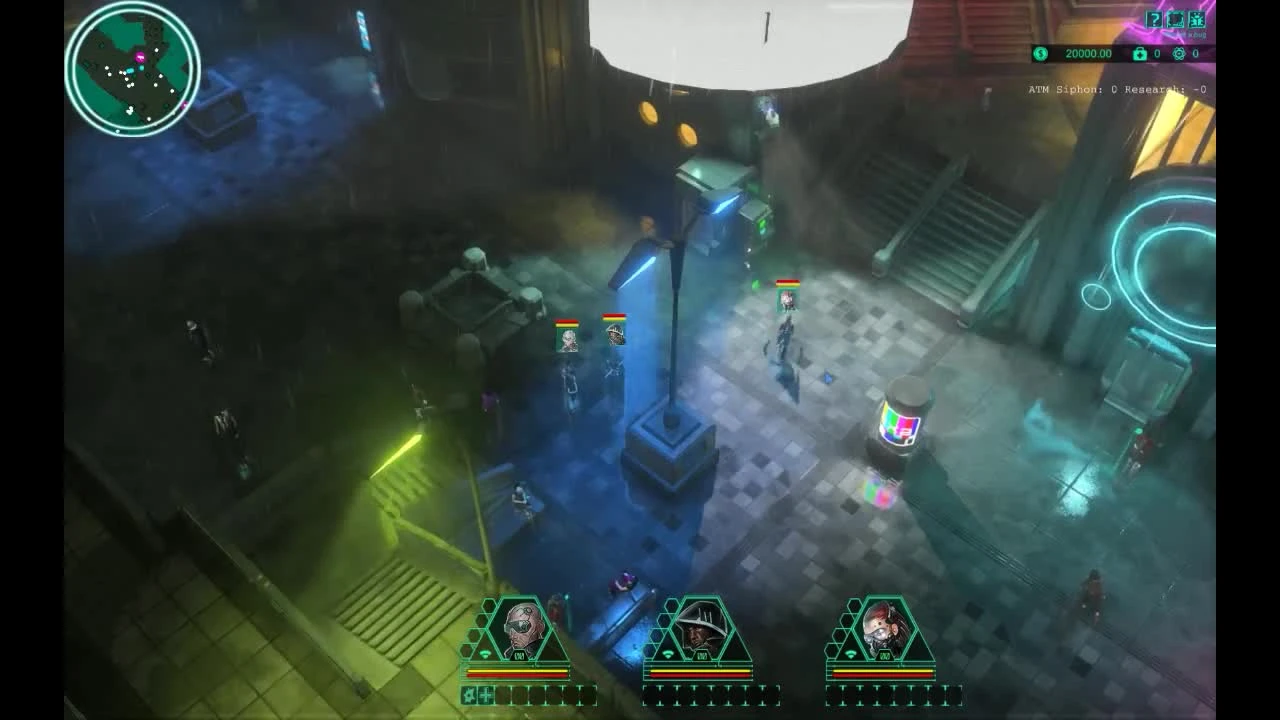The height and width of the screenshot is (720, 1280).
Task: Click the gear ability icon of first agent
Action: (470, 696)
